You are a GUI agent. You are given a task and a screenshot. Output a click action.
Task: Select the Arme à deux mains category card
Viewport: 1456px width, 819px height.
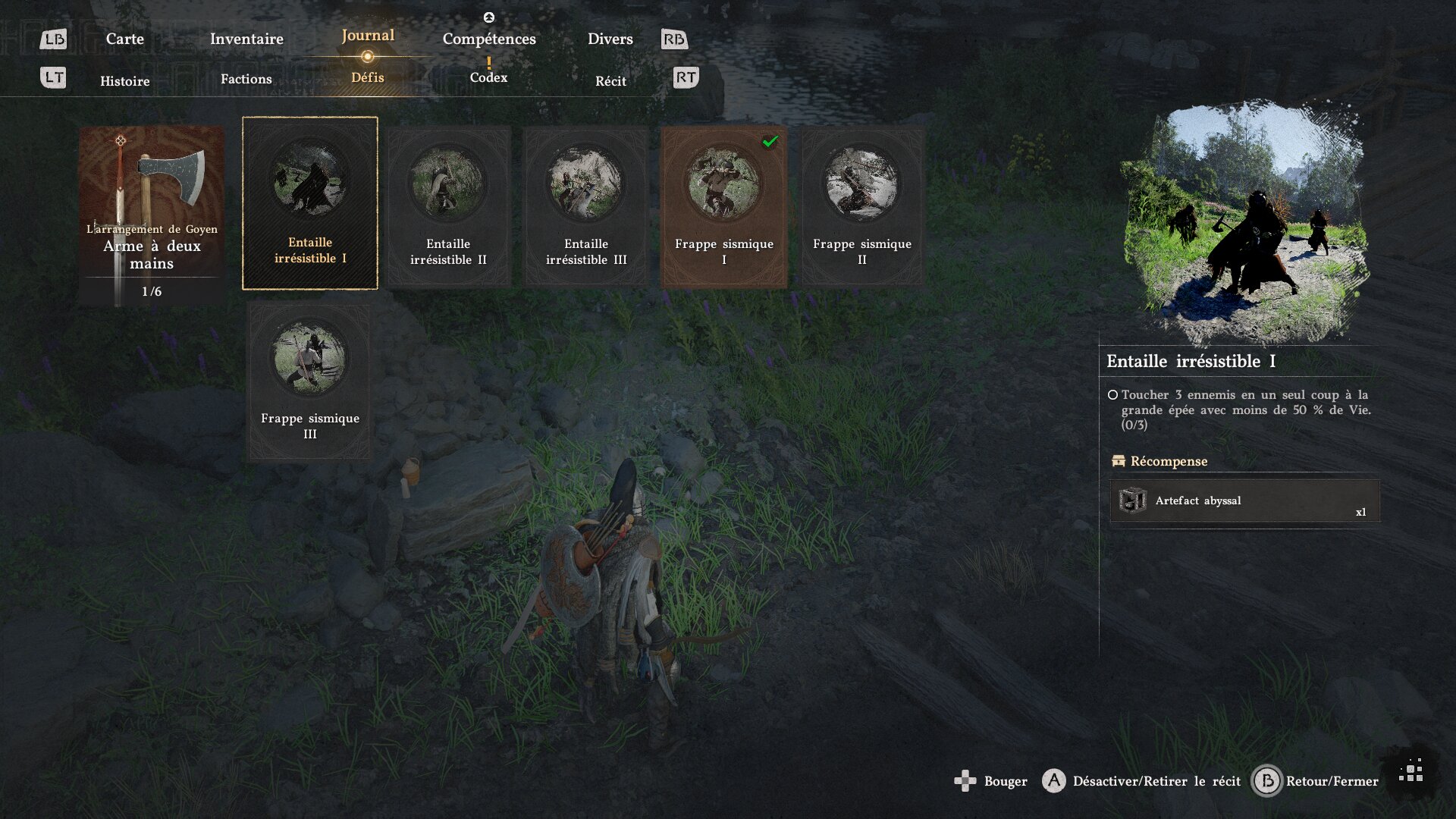click(x=152, y=216)
